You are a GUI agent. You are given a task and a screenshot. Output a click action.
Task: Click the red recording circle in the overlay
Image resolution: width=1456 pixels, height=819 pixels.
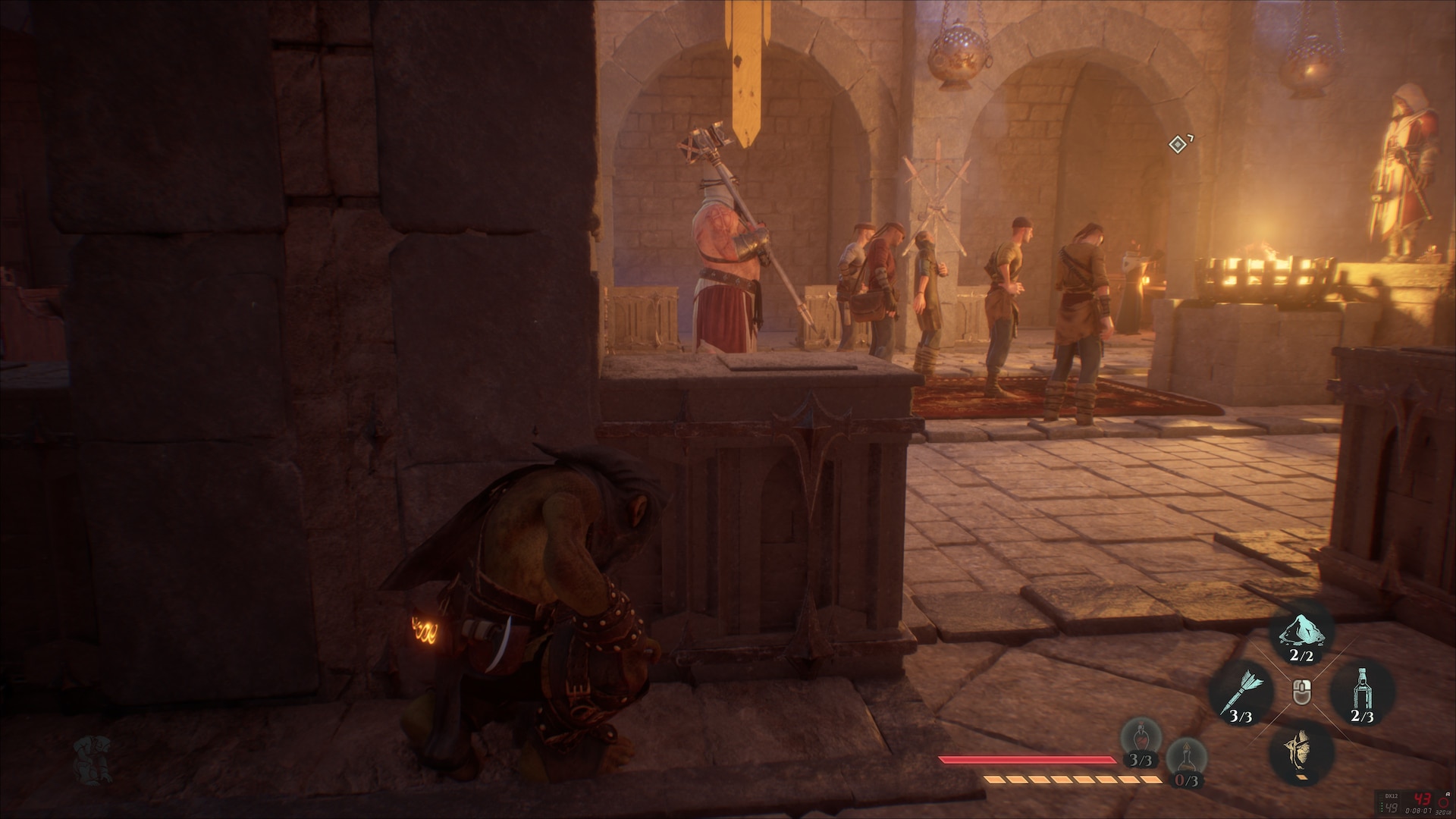click(x=1443, y=805)
